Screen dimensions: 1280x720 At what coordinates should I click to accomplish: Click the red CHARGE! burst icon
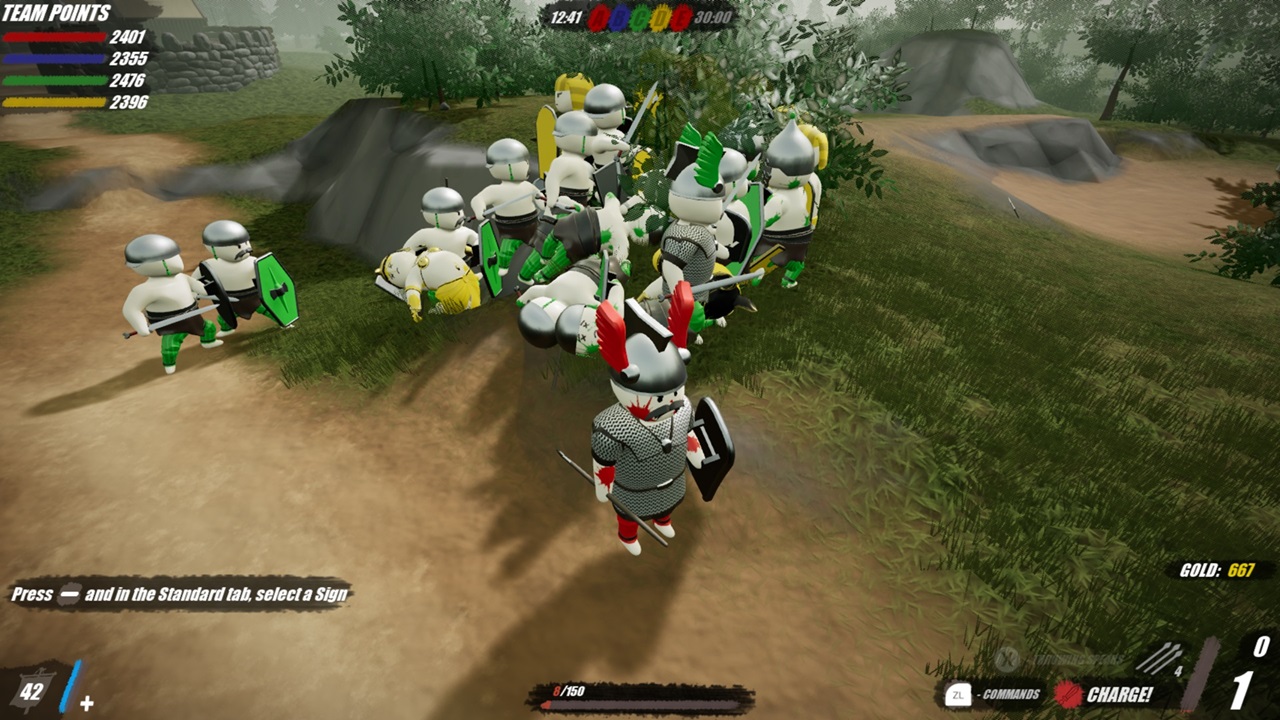pos(1066,692)
